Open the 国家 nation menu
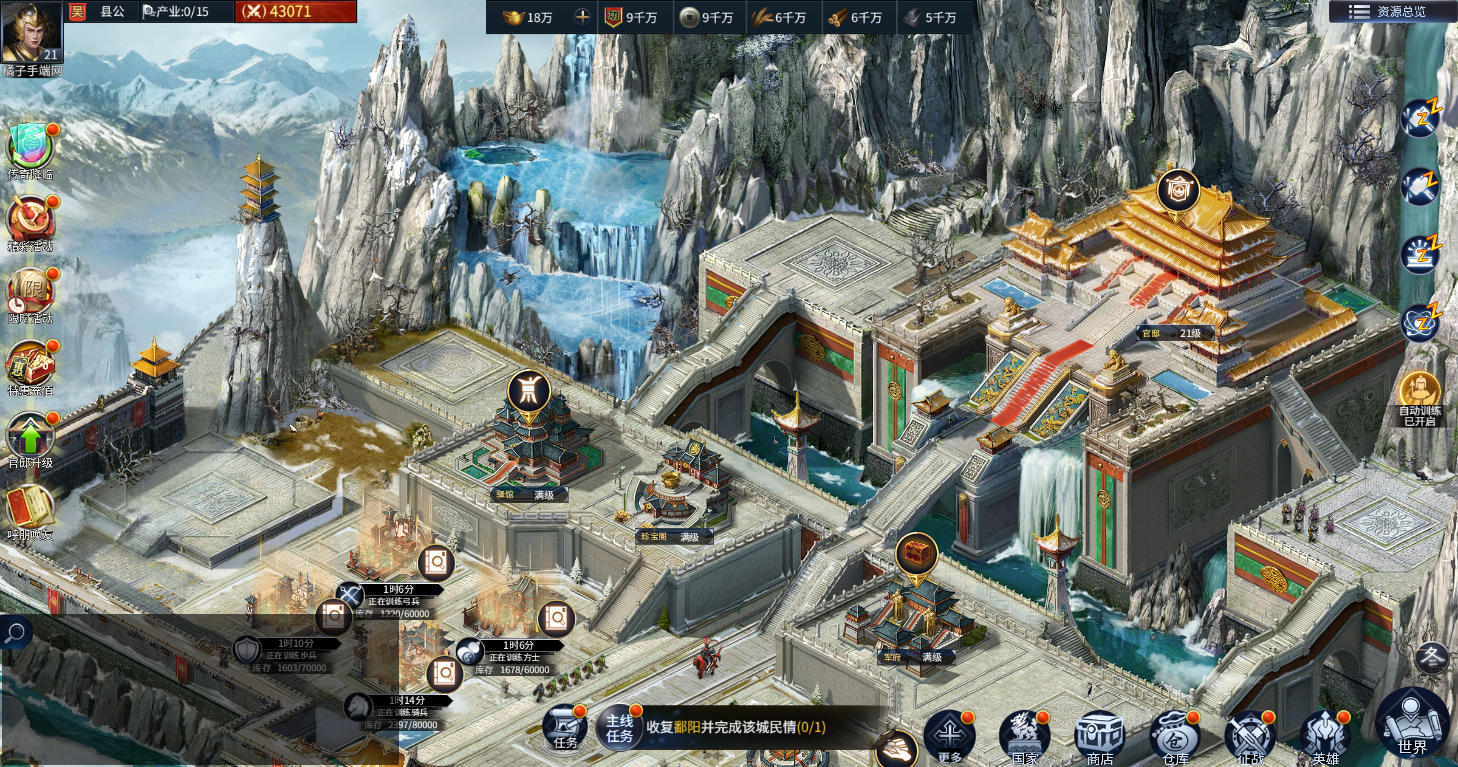1458x767 pixels. [x=1024, y=737]
